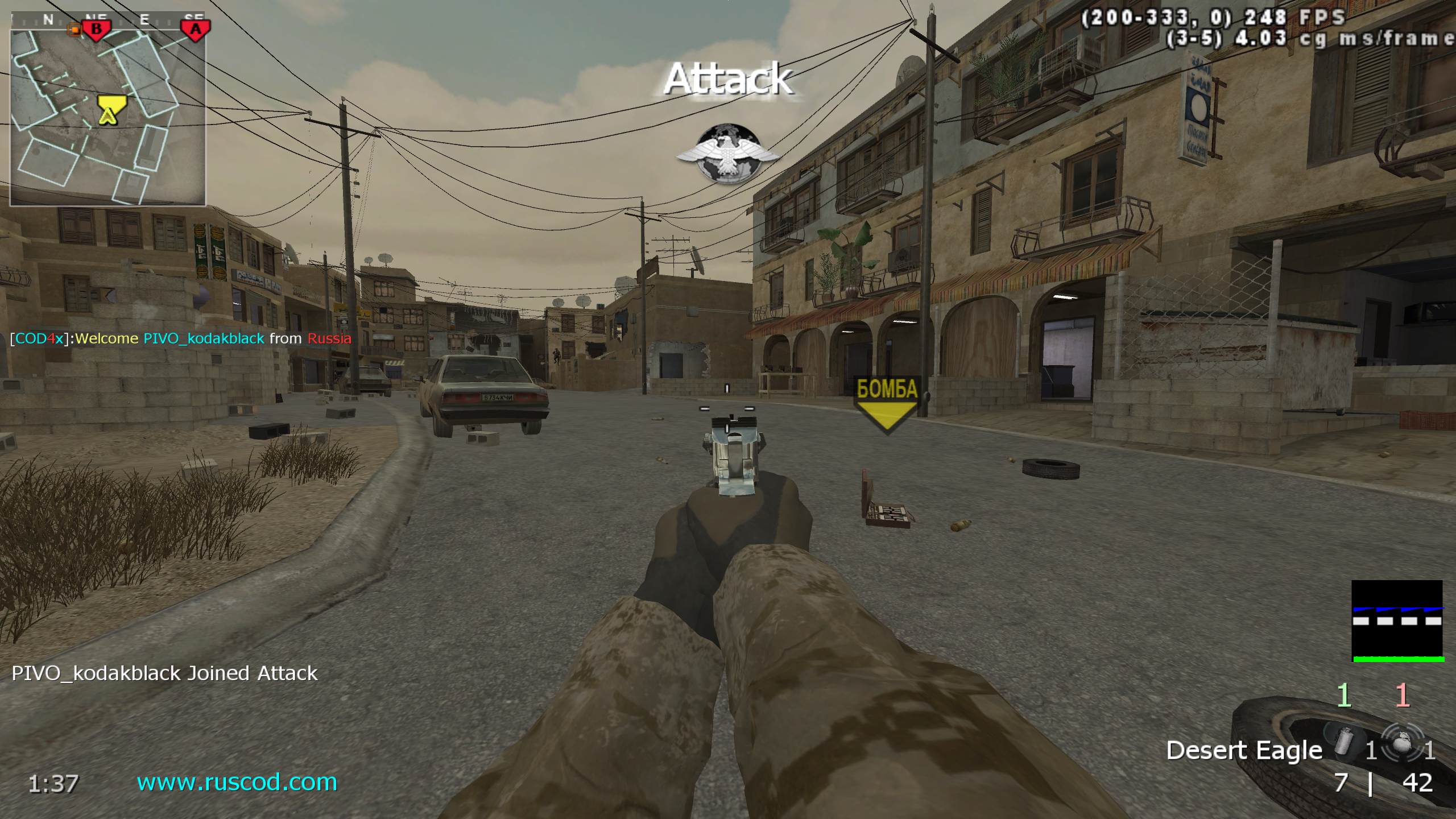Click the COD4x welcome chat message
This screenshot has height=819, width=1456.
(x=180, y=339)
